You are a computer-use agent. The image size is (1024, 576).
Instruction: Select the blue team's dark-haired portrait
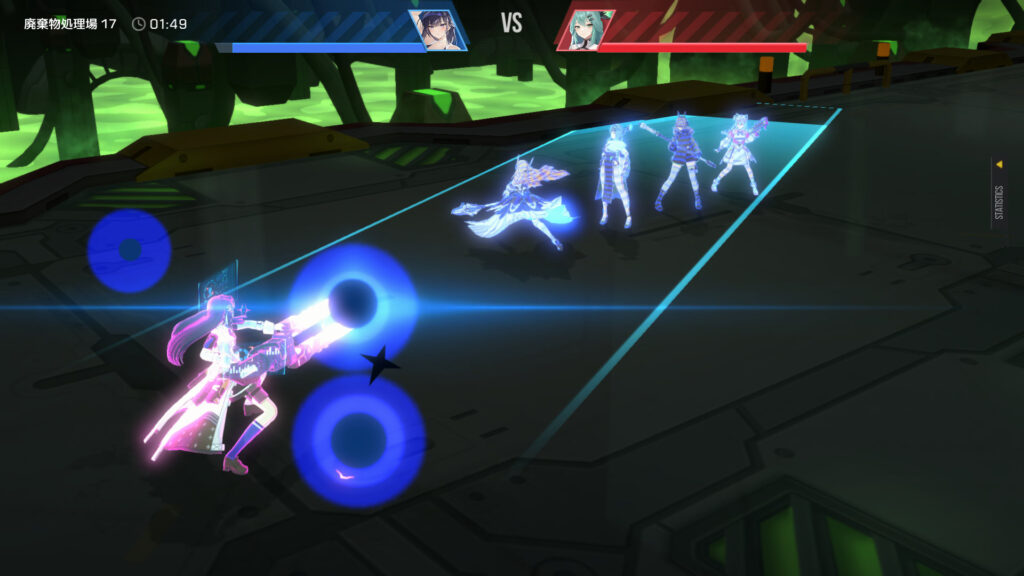tap(436, 29)
